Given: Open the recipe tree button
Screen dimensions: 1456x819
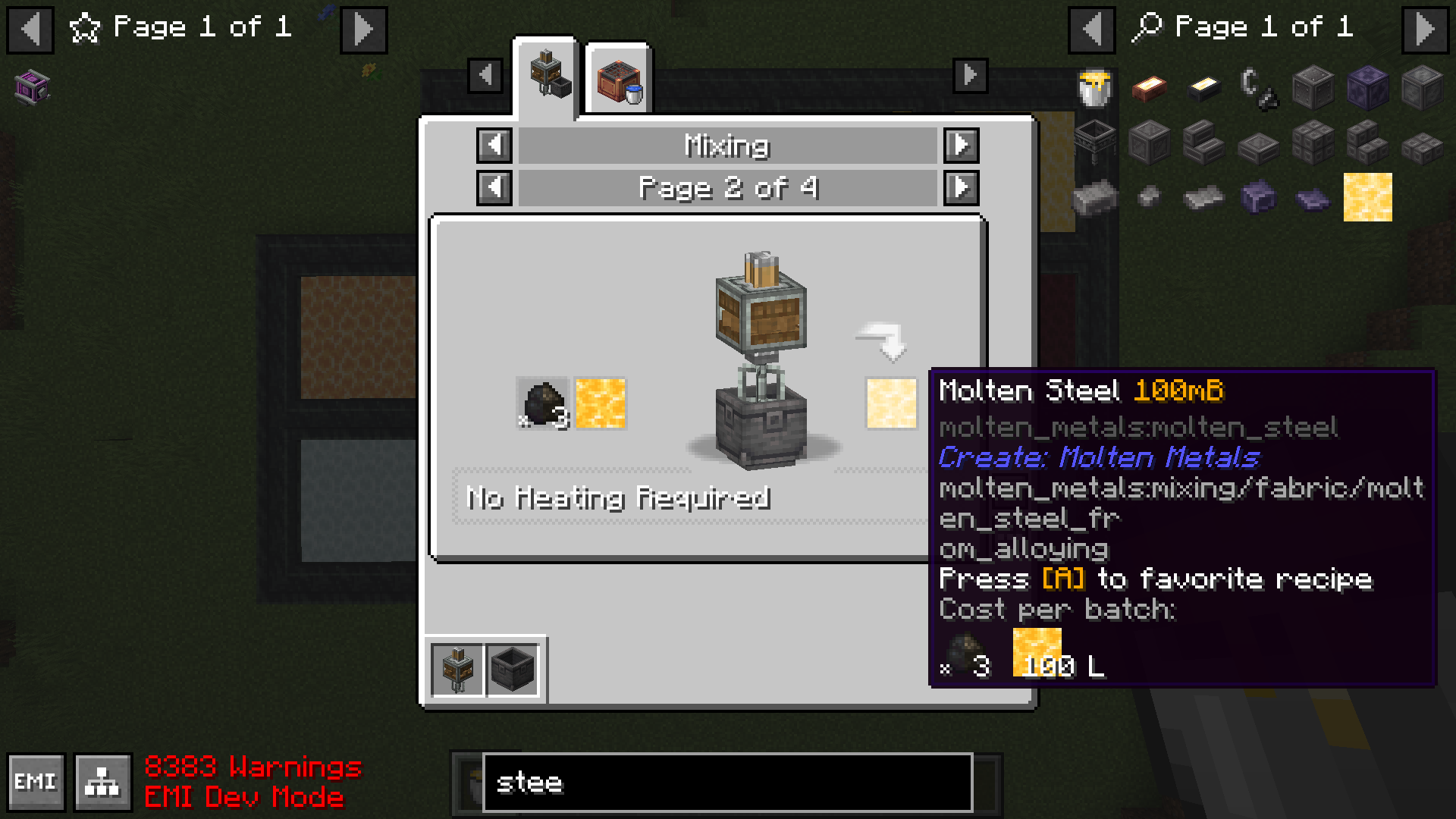Looking at the screenshot, I should pyautogui.click(x=102, y=782).
